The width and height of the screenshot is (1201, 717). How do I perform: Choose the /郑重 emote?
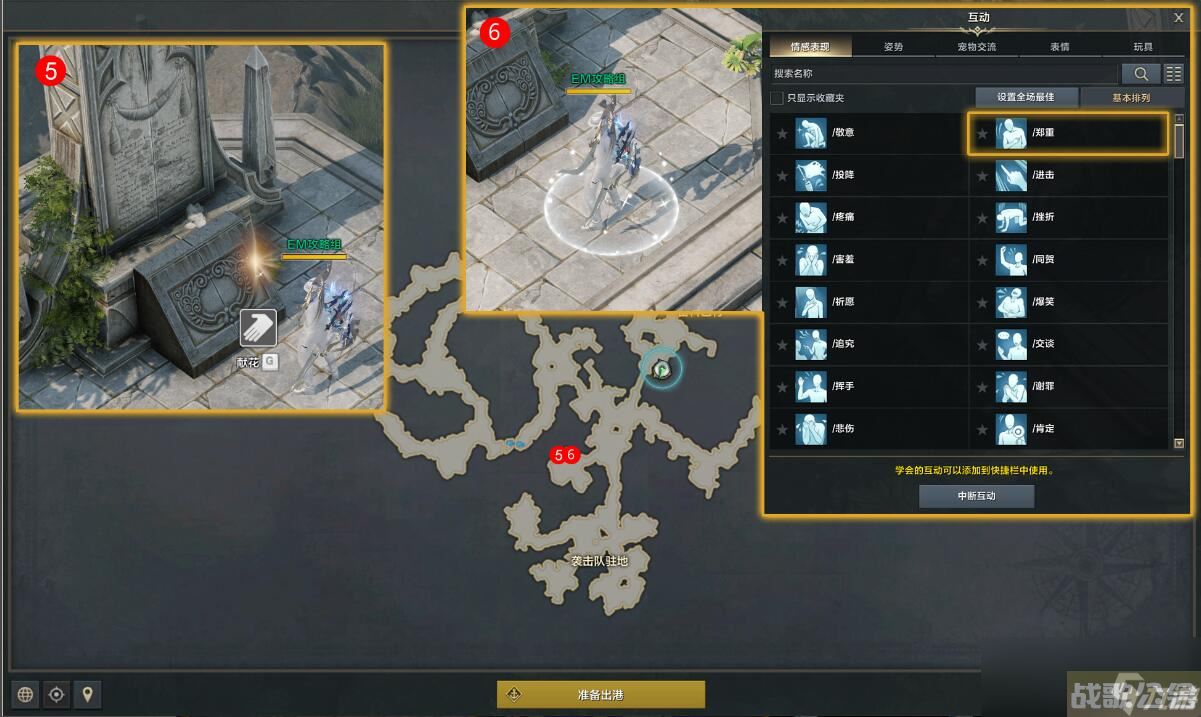(1067, 133)
